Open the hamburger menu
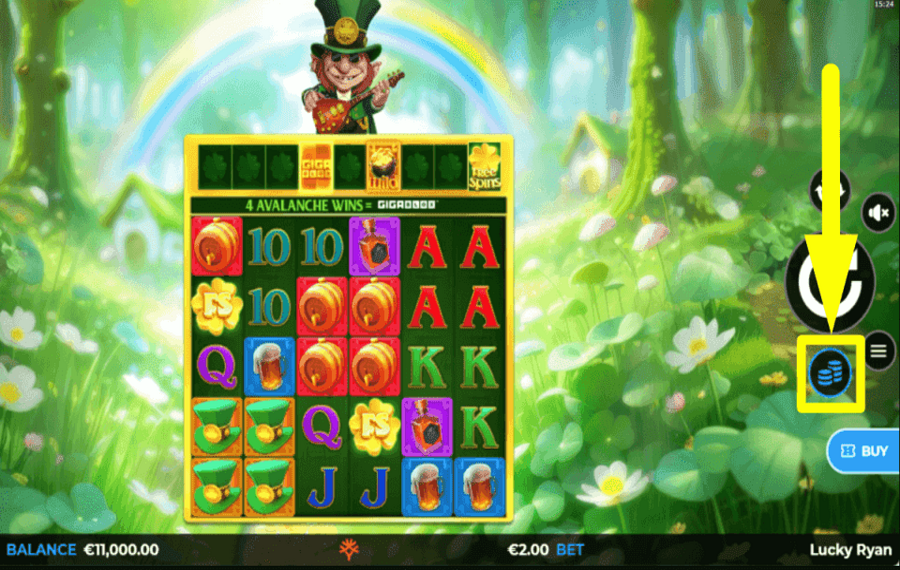900x570 pixels. pyautogui.click(x=879, y=350)
